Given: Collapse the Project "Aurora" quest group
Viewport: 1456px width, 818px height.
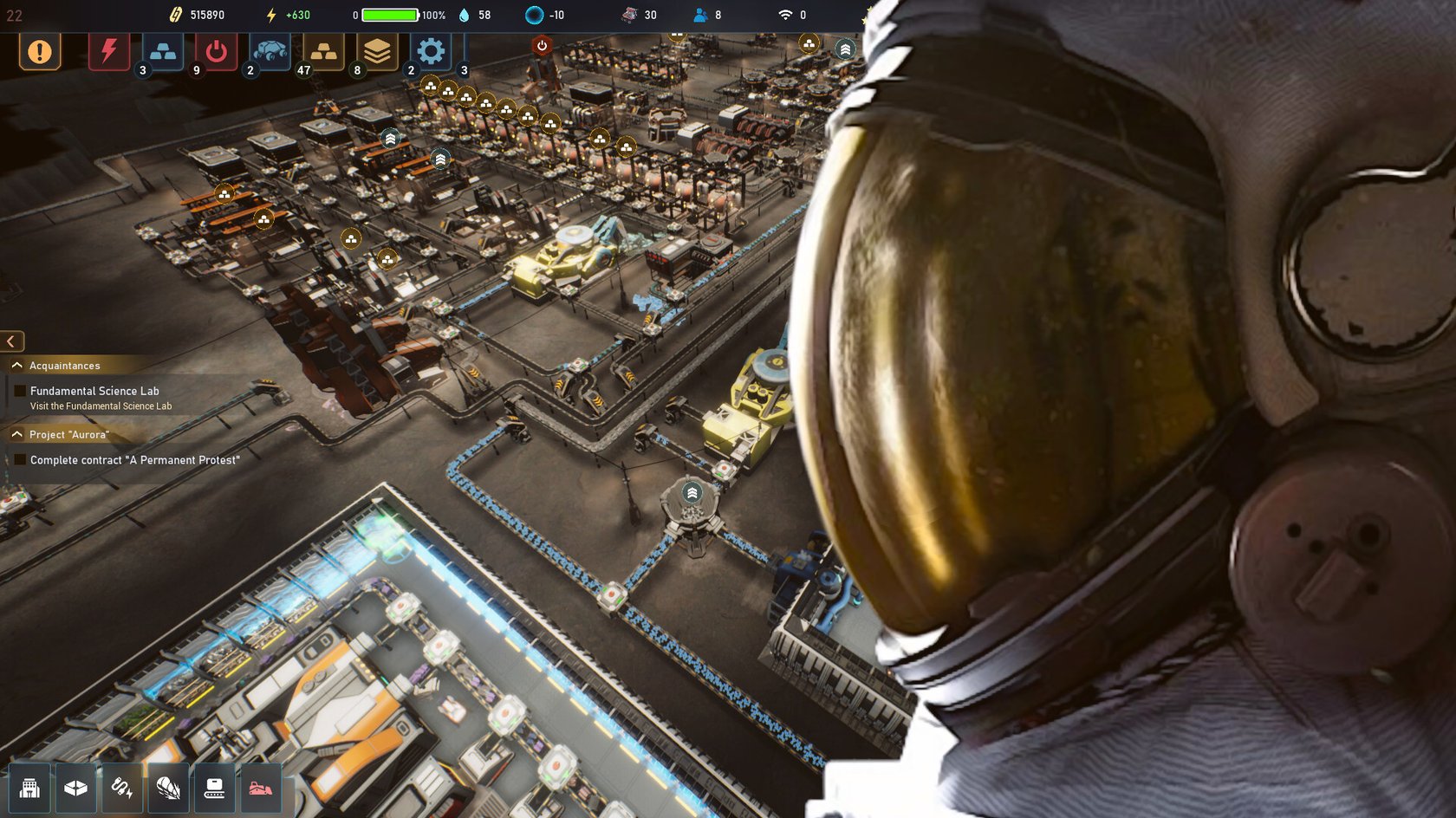Looking at the screenshot, I should 17,434.
